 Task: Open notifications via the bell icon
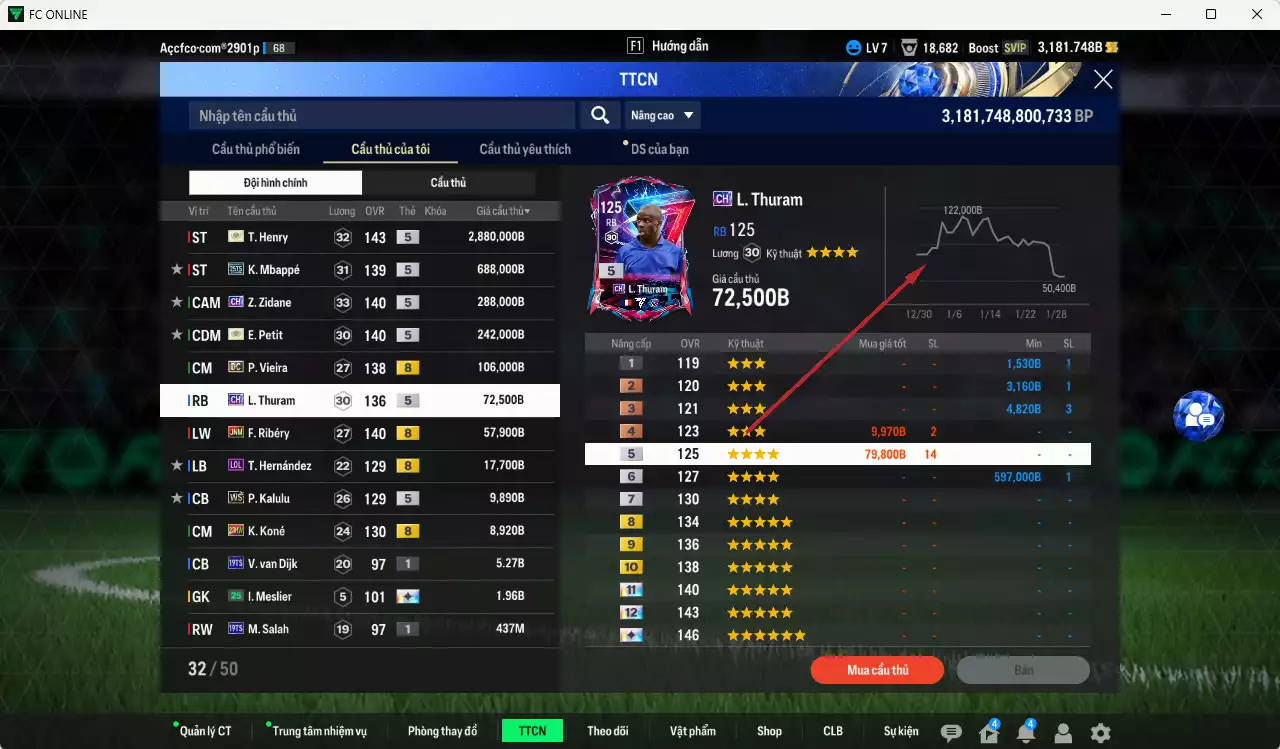pos(1026,731)
